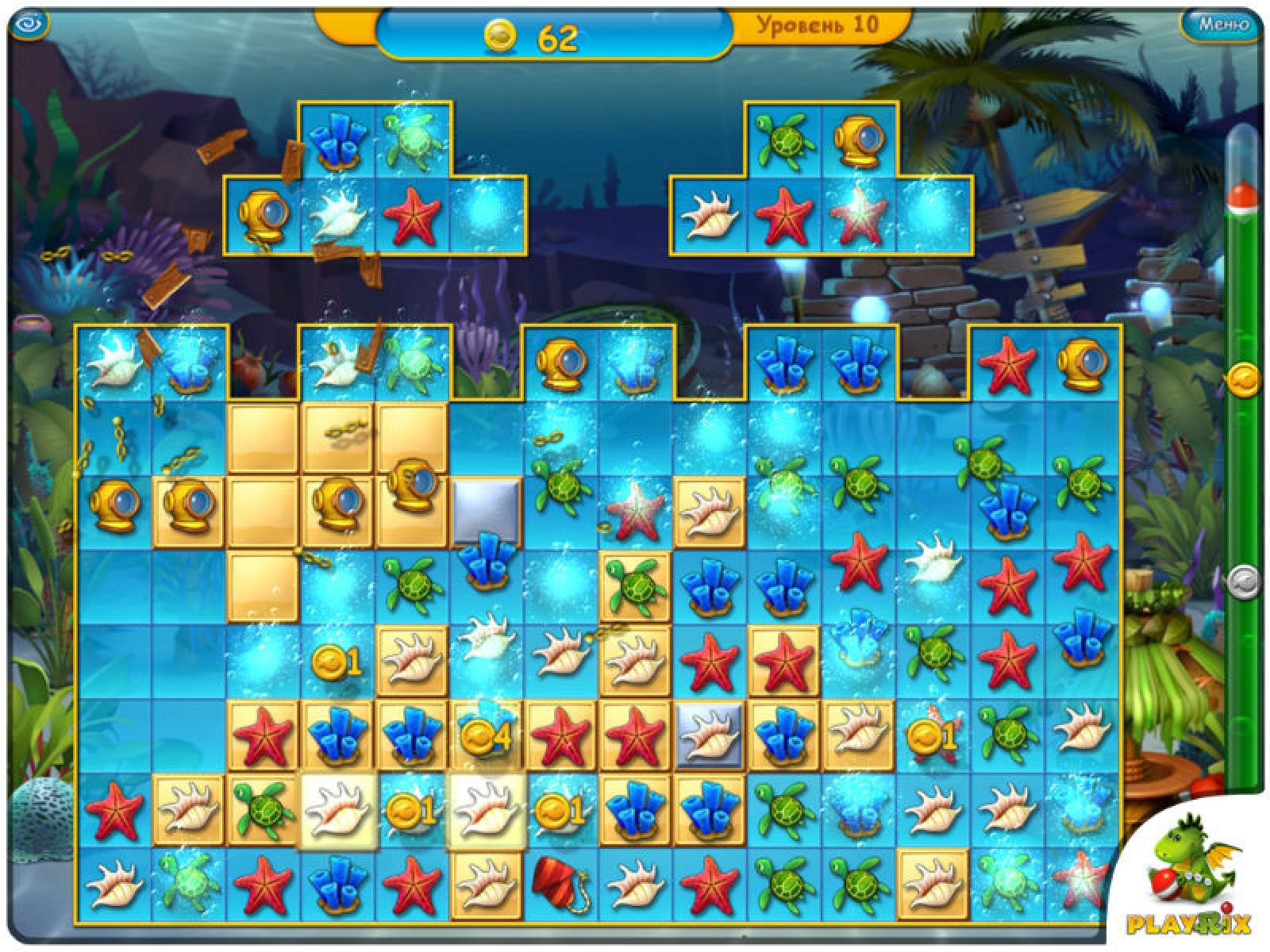Pick the gold coin tile marked 4
The height and width of the screenshot is (952, 1270).
coord(484,735)
